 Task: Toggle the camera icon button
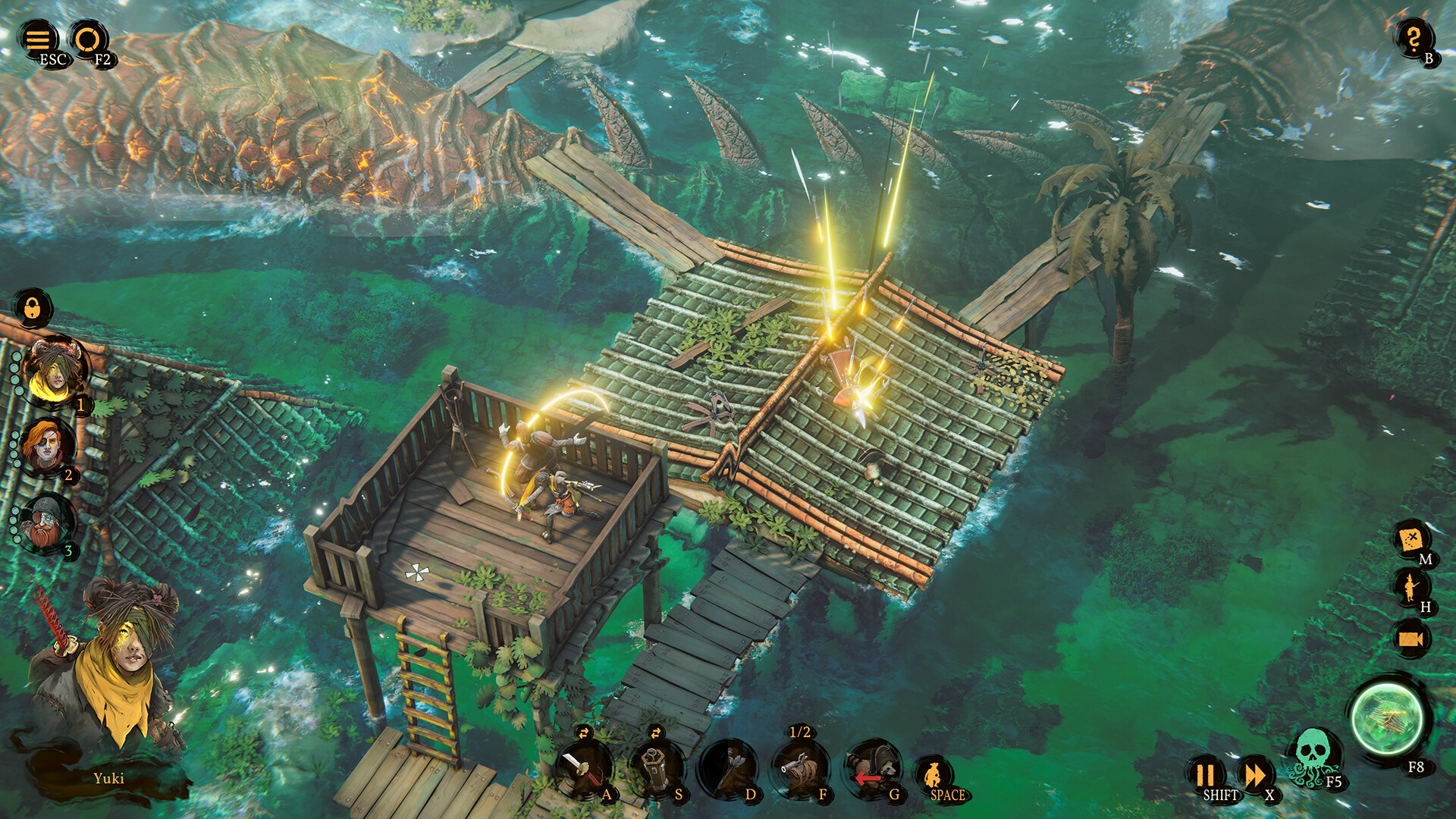click(x=1410, y=639)
